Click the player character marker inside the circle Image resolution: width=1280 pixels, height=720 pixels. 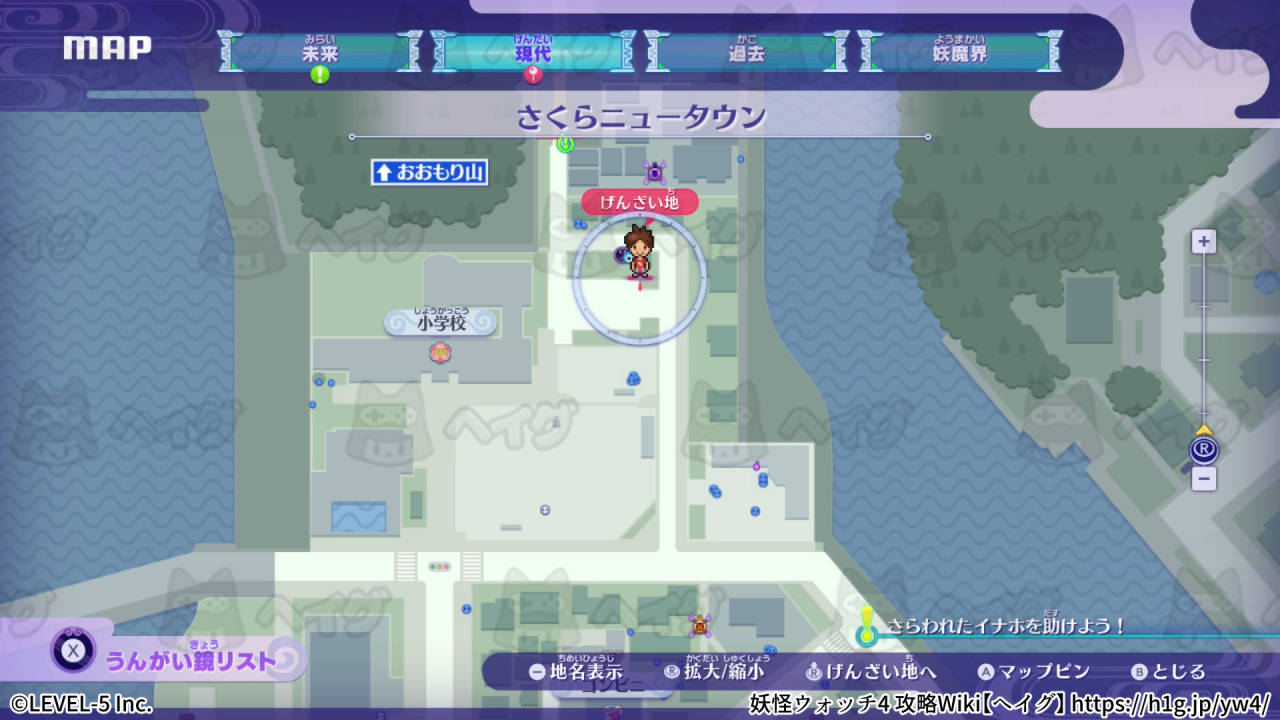click(x=641, y=252)
